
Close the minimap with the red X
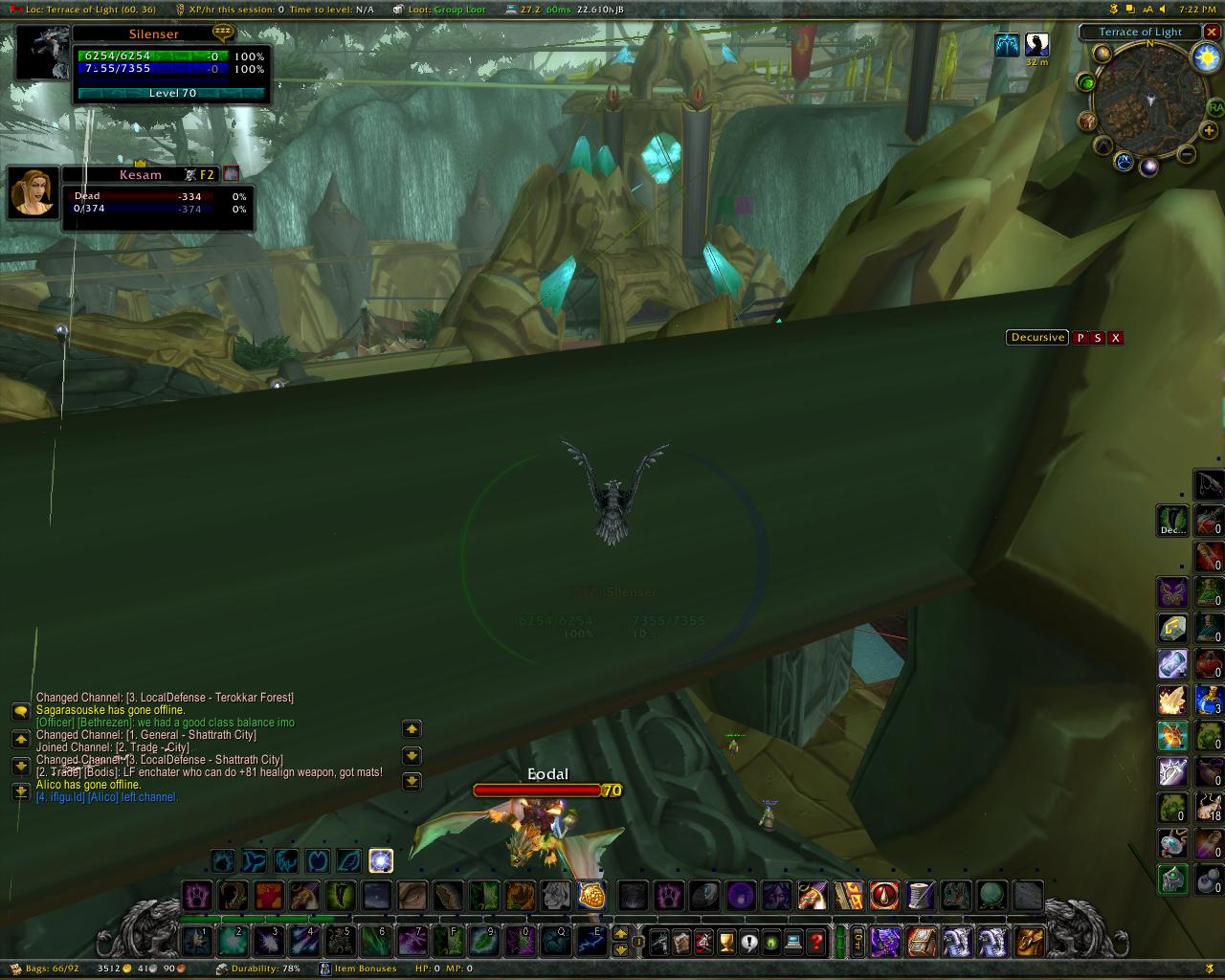(x=1212, y=33)
